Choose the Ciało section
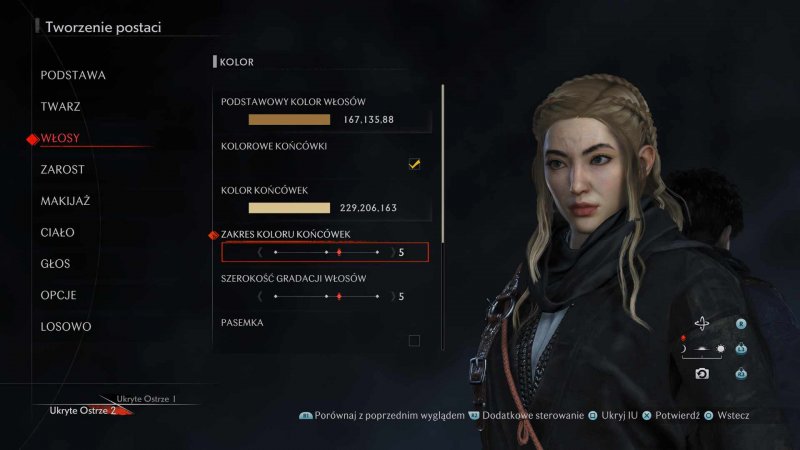The image size is (800, 450). pyautogui.click(x=58, y=233)
